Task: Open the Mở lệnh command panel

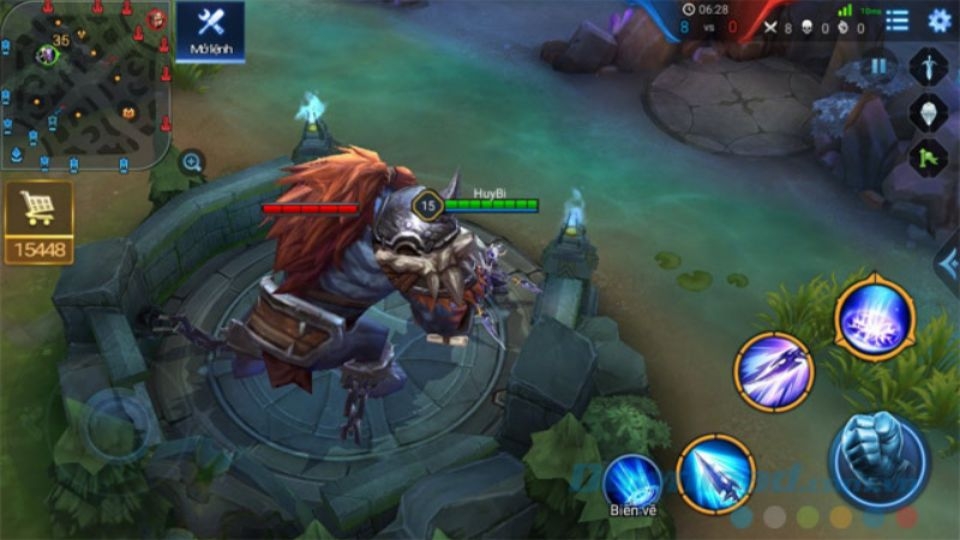Action: pos(210,31)
